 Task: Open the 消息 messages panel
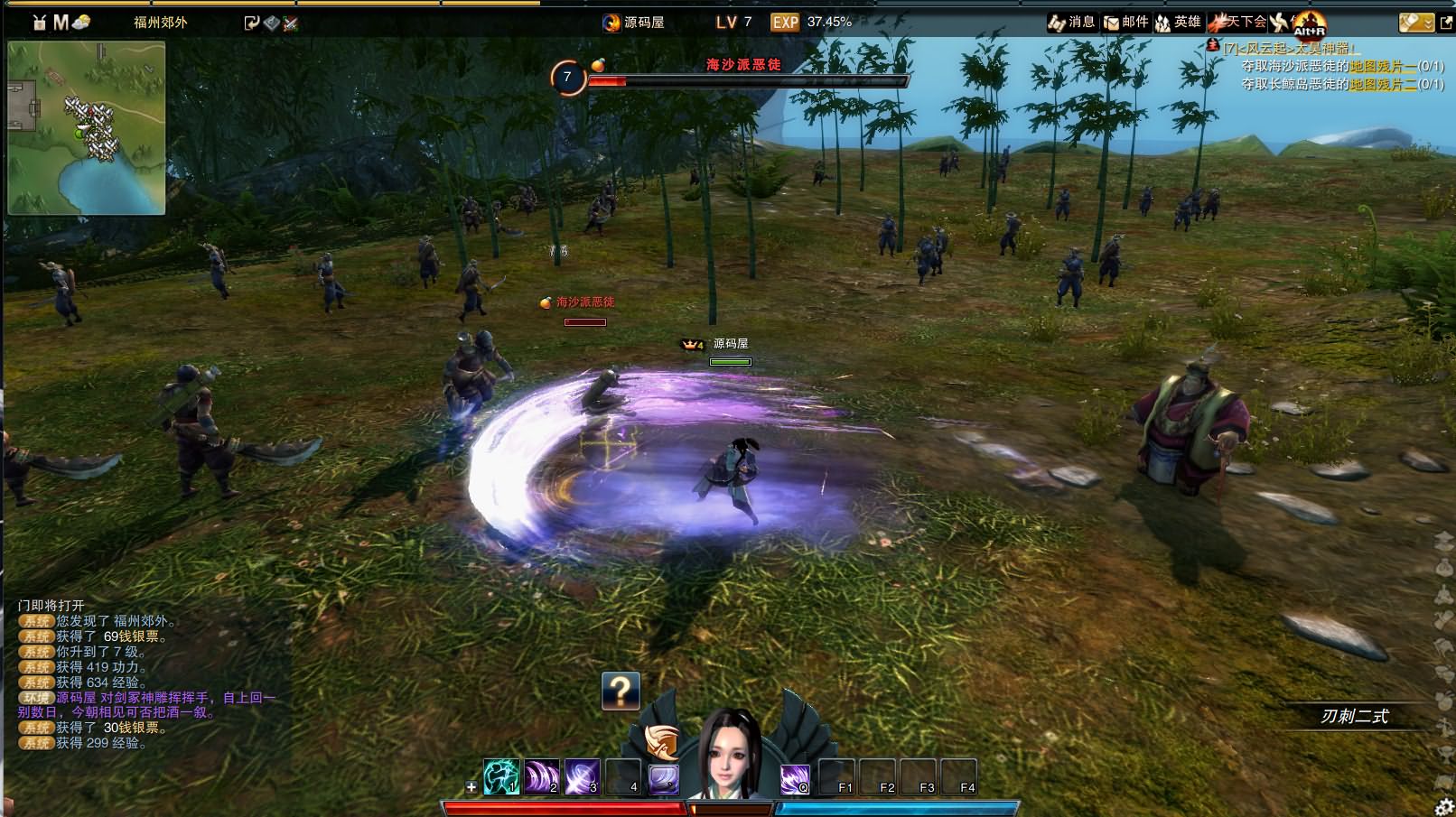click(x=1071, y=22)
